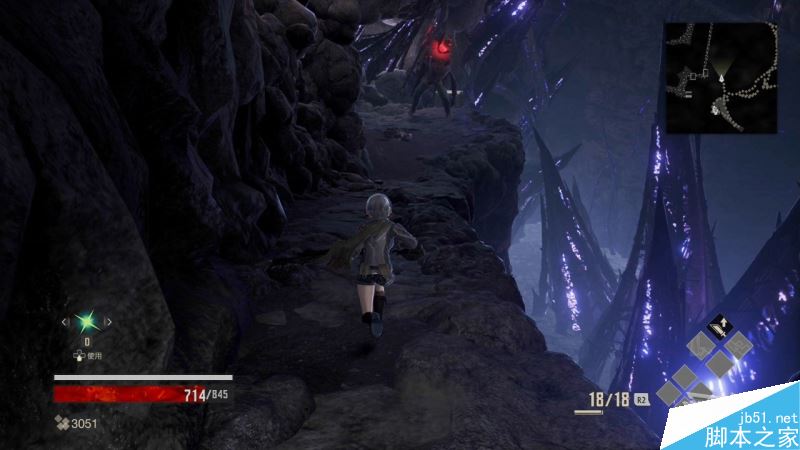The height and width of the screenshot is (450, 800).
Task: Open the minimap
Action: 722,77
